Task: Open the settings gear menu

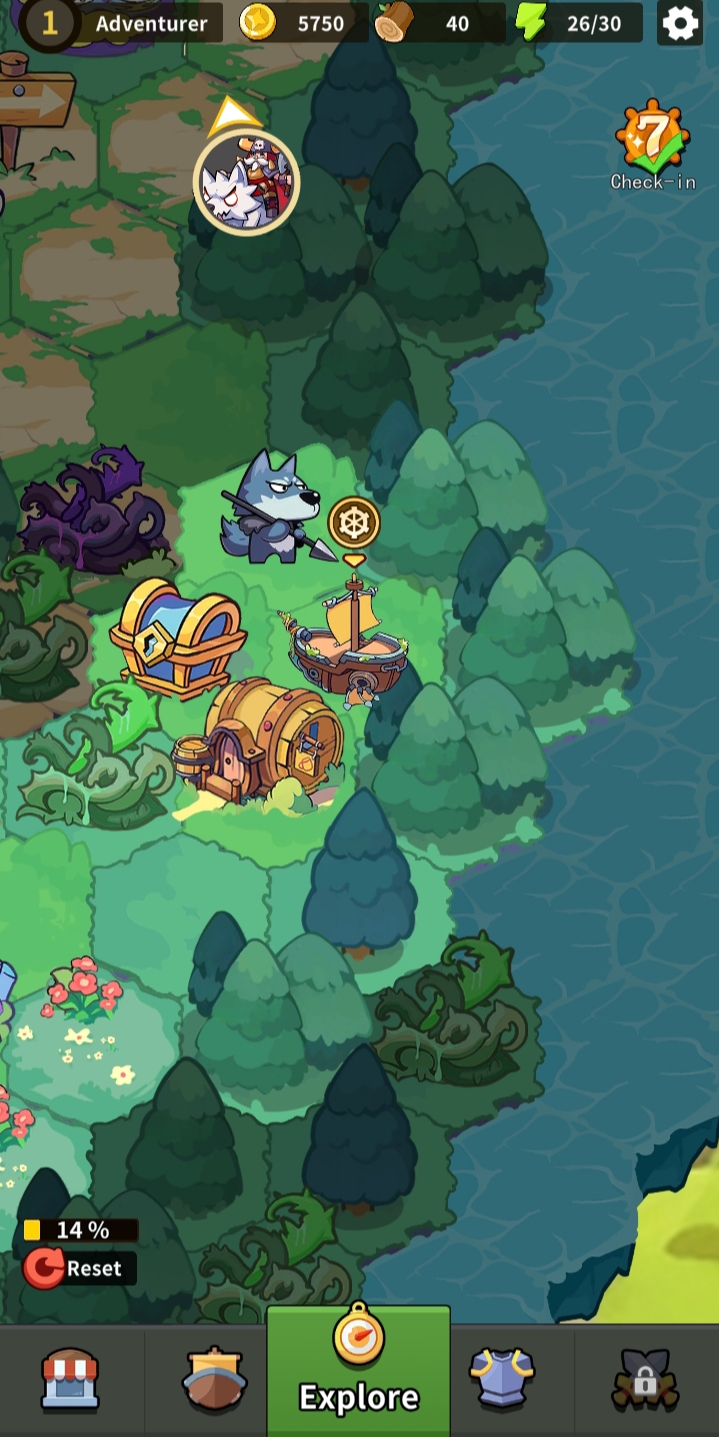Action: coord(680,23)
